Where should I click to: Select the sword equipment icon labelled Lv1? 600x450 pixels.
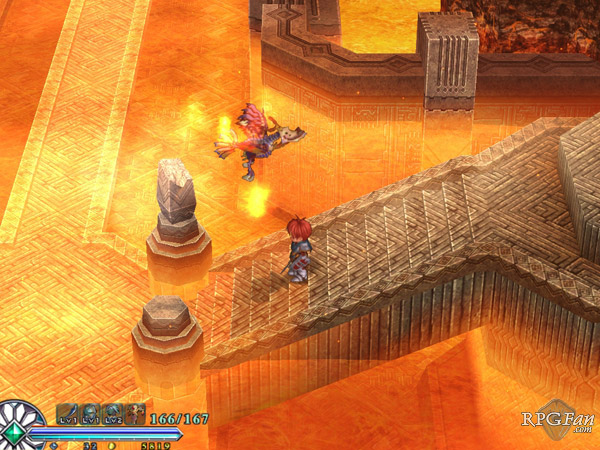68,414
